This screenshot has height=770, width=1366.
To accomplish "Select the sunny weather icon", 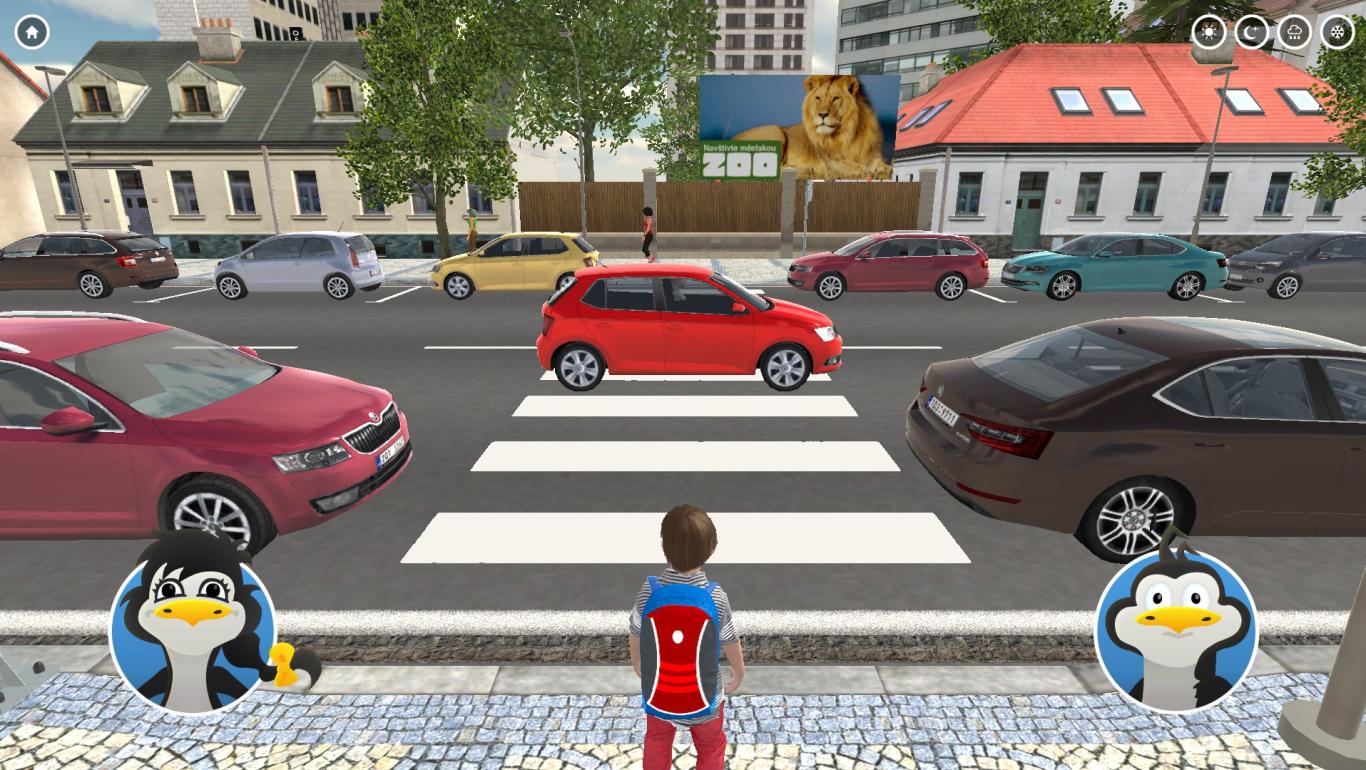I will point(1208,31).
